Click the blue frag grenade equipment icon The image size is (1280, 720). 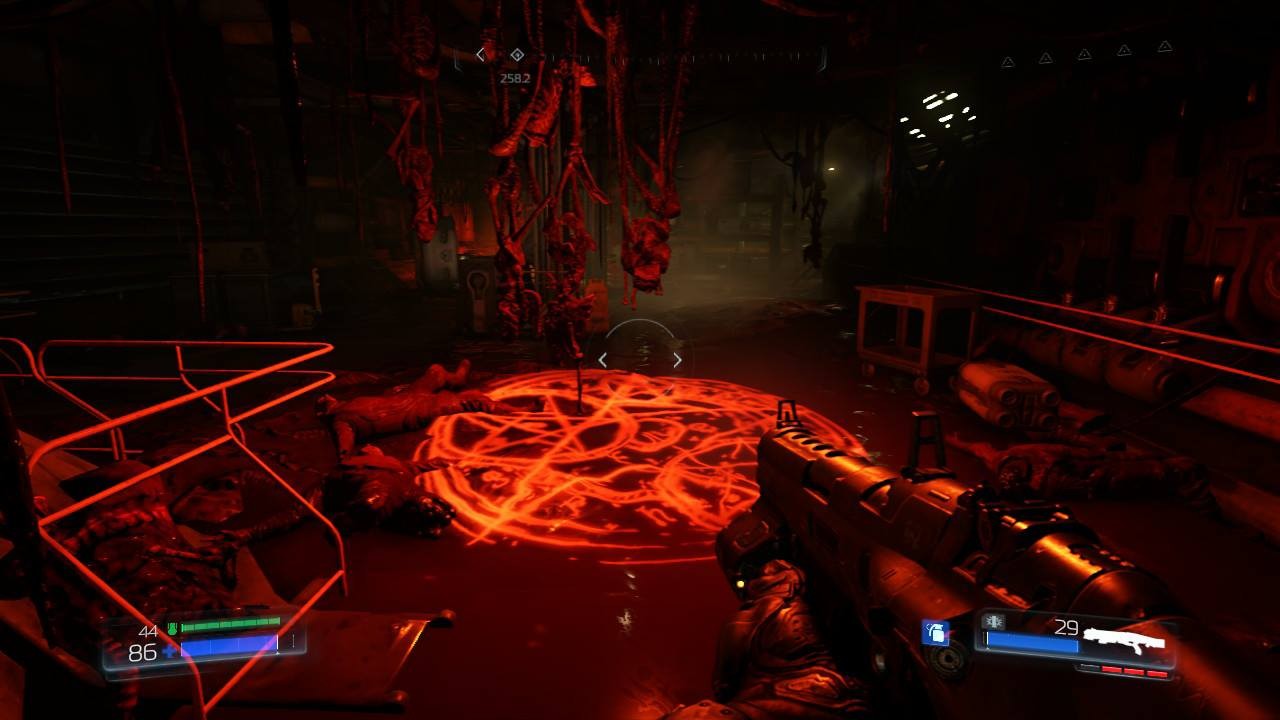click(x=935, y=632)
